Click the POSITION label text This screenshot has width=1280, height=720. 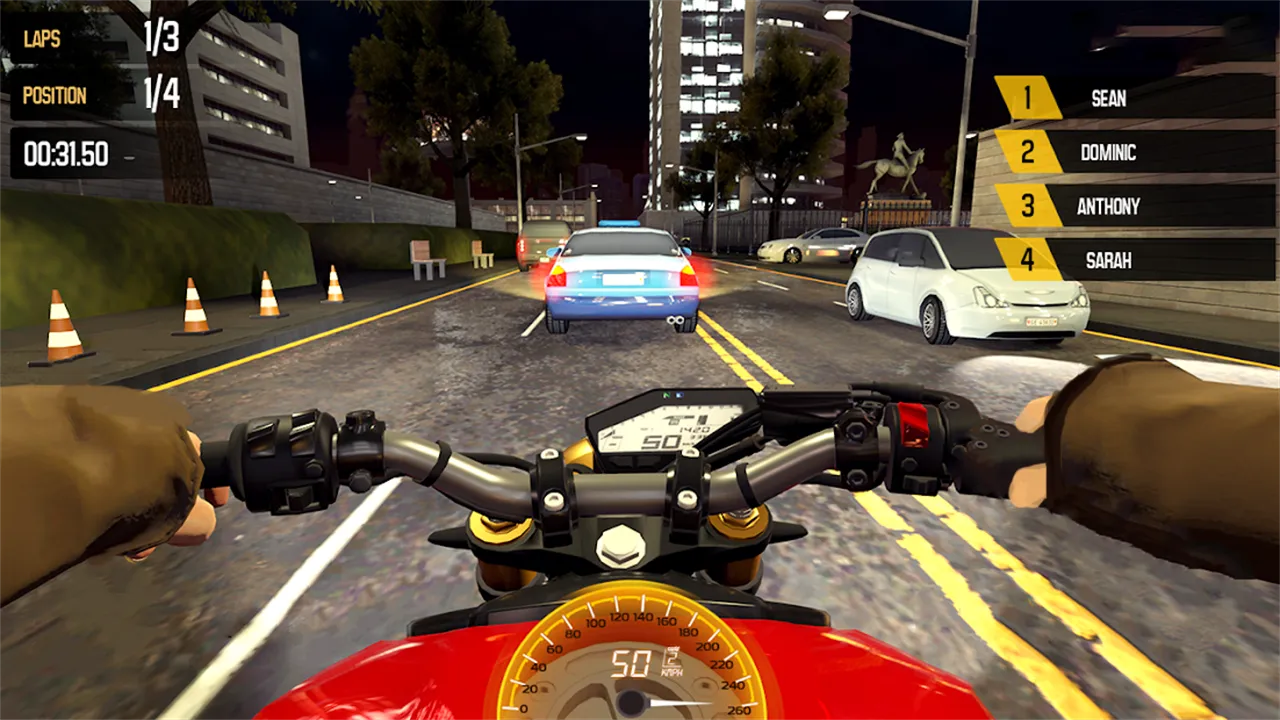[x=55, y=95]
